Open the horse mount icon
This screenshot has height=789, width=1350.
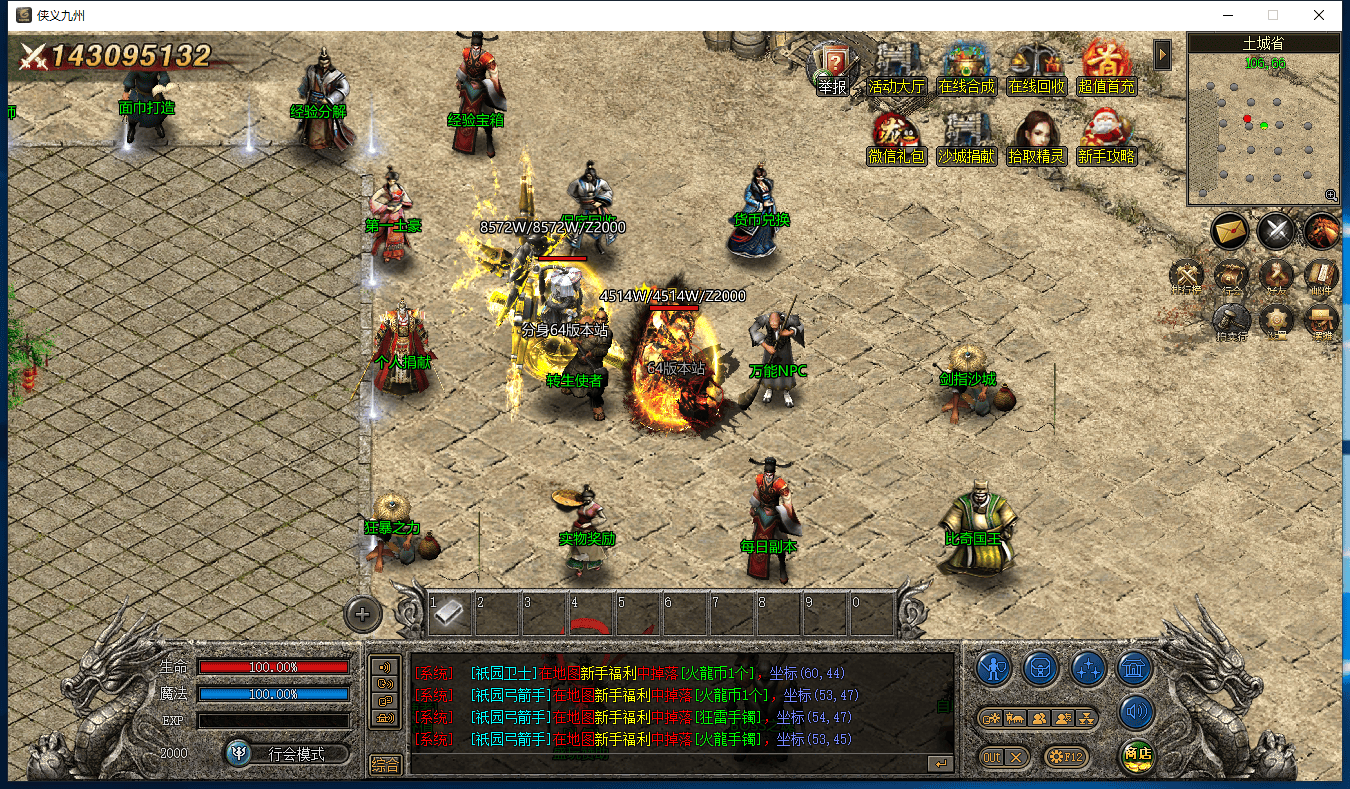coord(1322,232)
